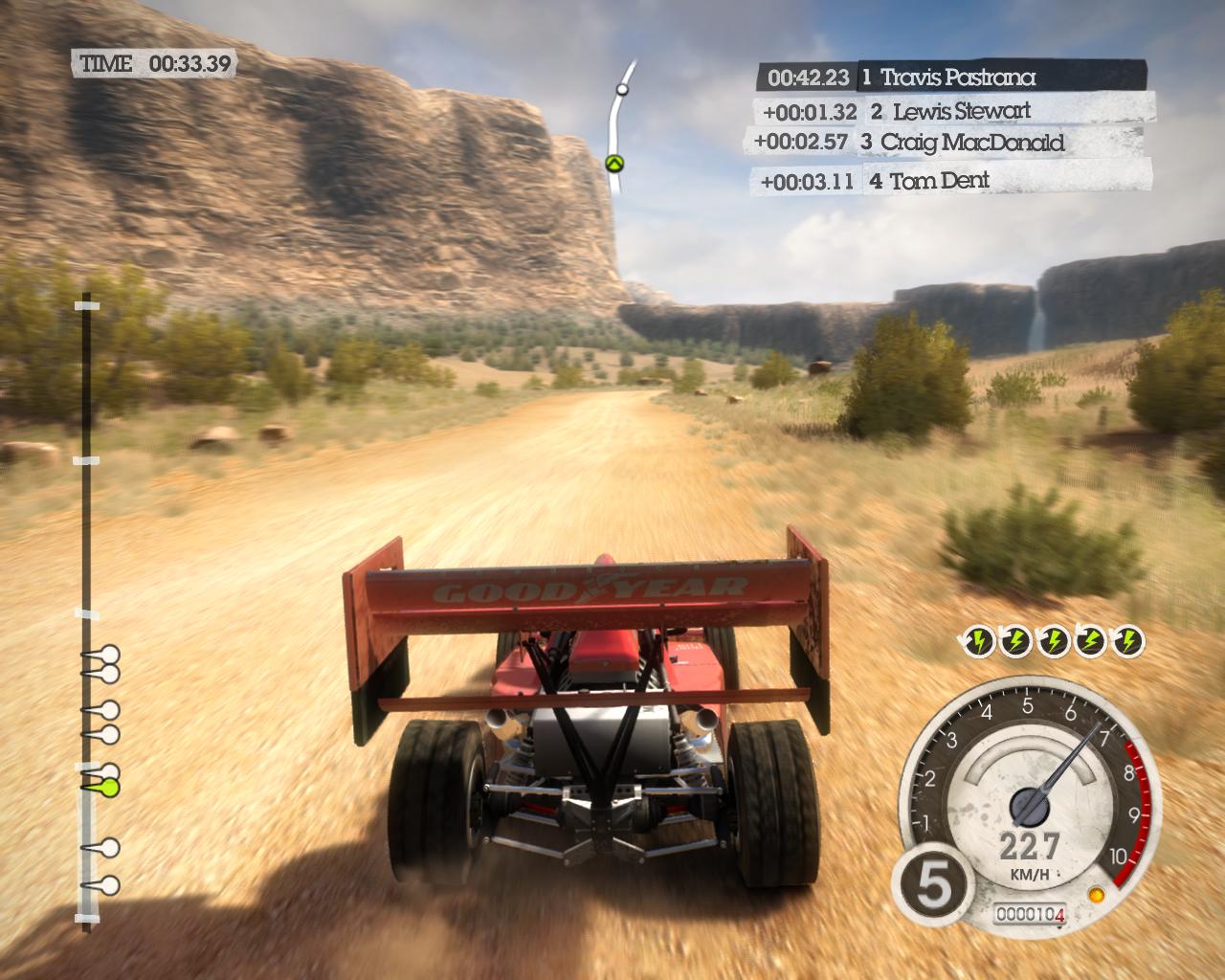Select Travis Pastrana leaderboard row

[x=950, y=77]
